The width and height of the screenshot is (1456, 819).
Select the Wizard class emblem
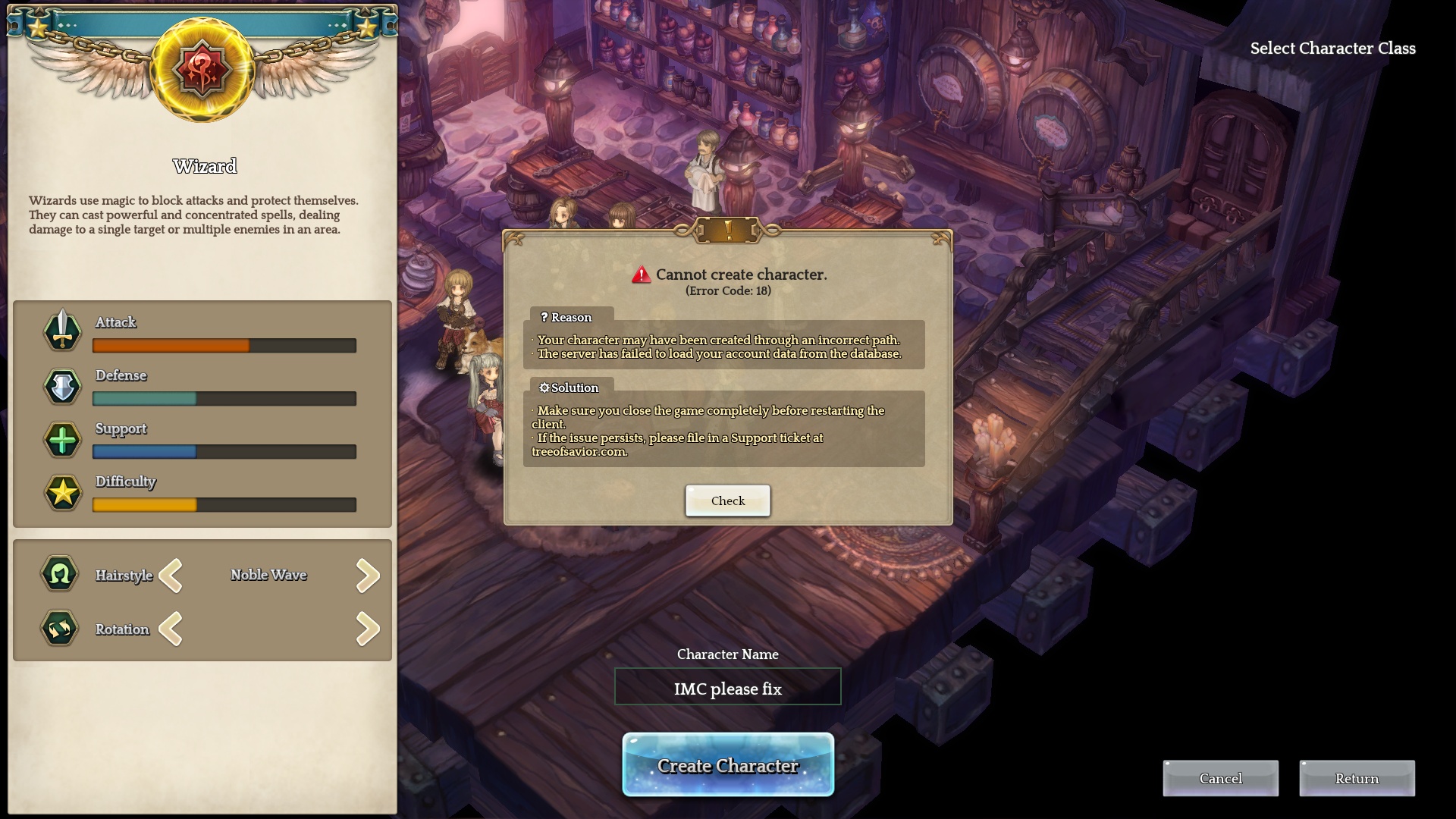202,70
